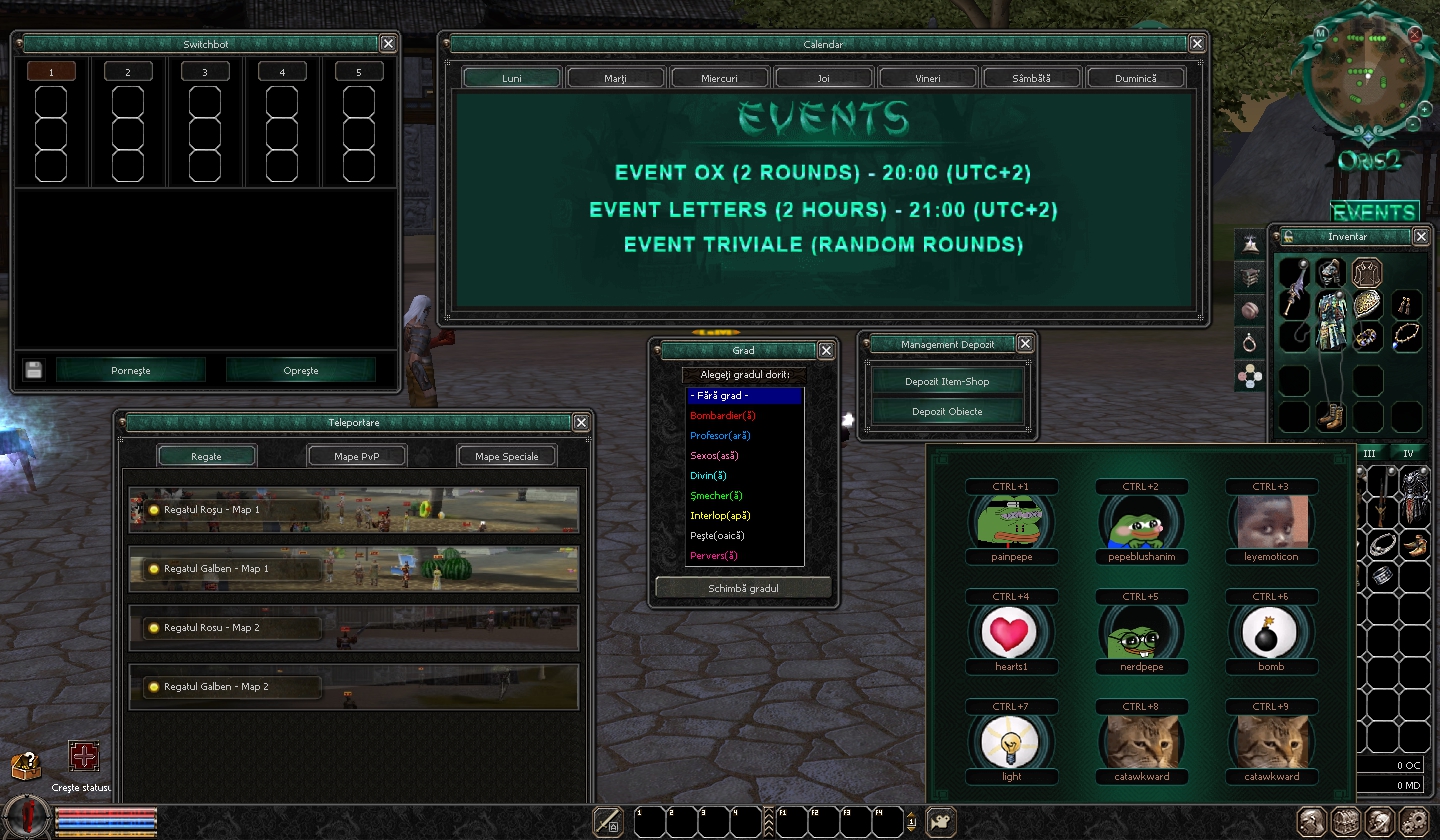This screenshot has height=840, width=1440.
Task: Select the Mape PvP teleport tab
Action: 357,456
